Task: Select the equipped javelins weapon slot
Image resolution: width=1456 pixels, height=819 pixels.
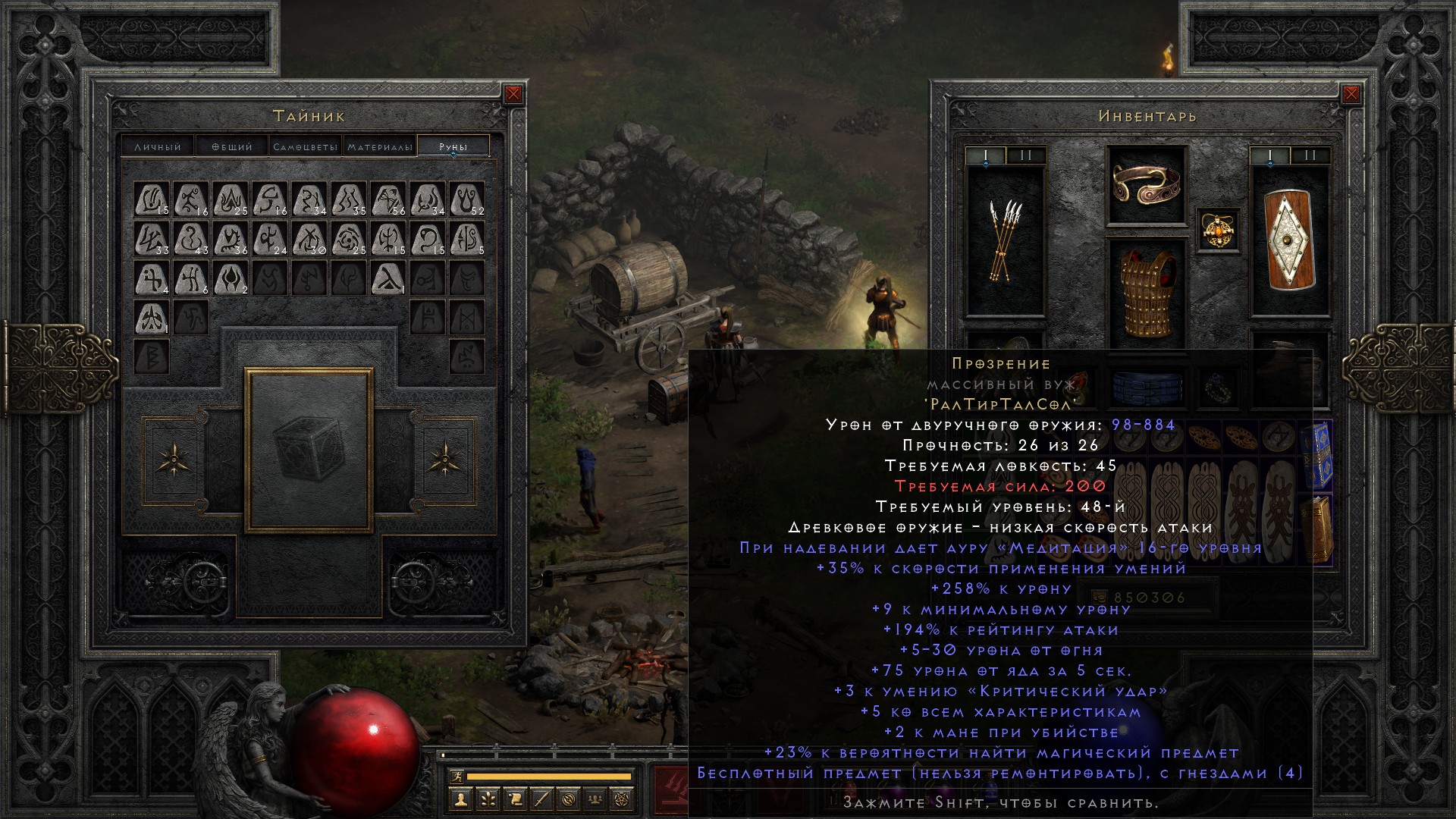Action: point(1006,240)
